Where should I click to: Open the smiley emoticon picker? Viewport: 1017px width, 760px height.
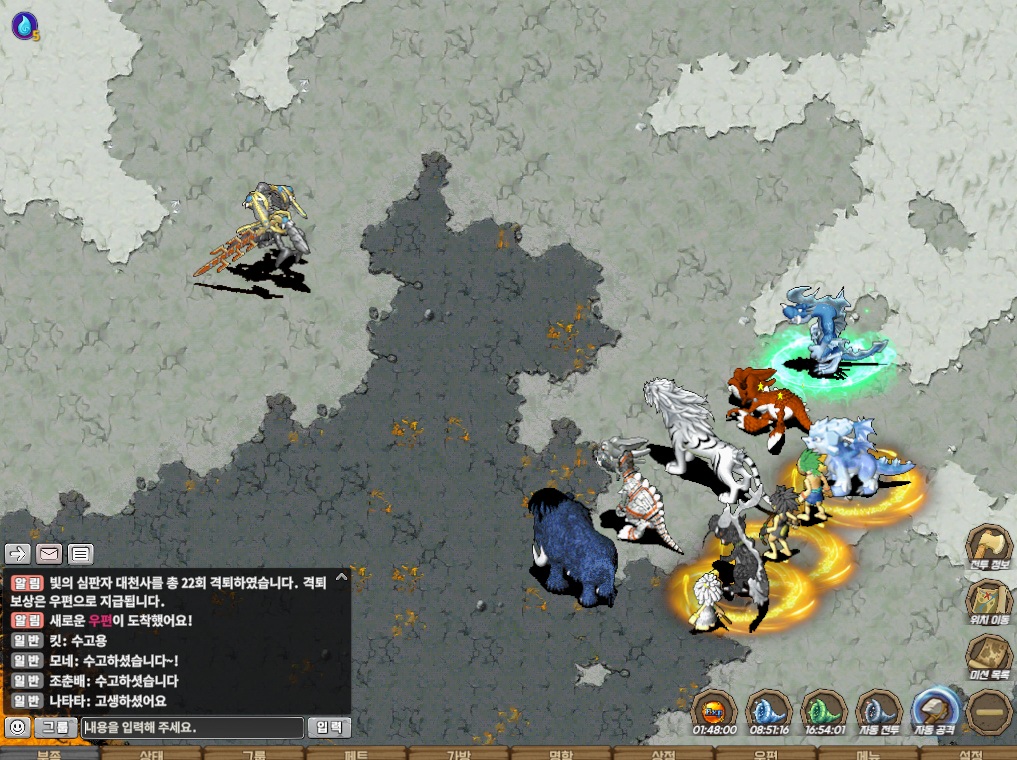(x=17, y=728)
